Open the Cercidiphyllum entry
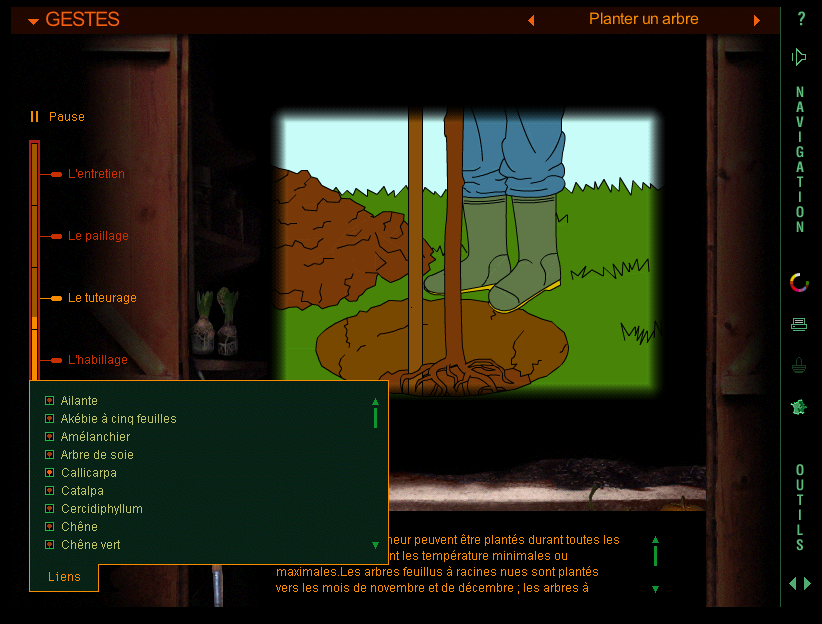Viewport: 822px width, 624px height. coord(100,509)
